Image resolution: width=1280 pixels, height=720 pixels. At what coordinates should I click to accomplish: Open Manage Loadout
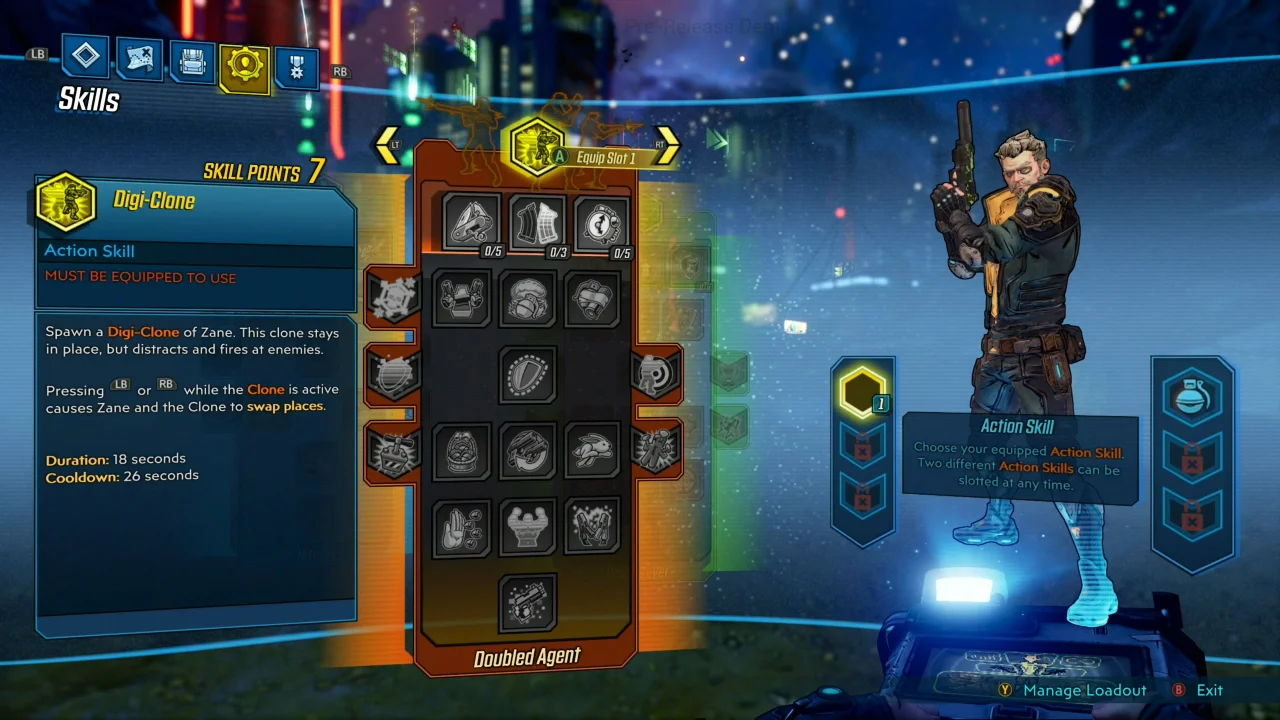click(x=1084, y=690)
